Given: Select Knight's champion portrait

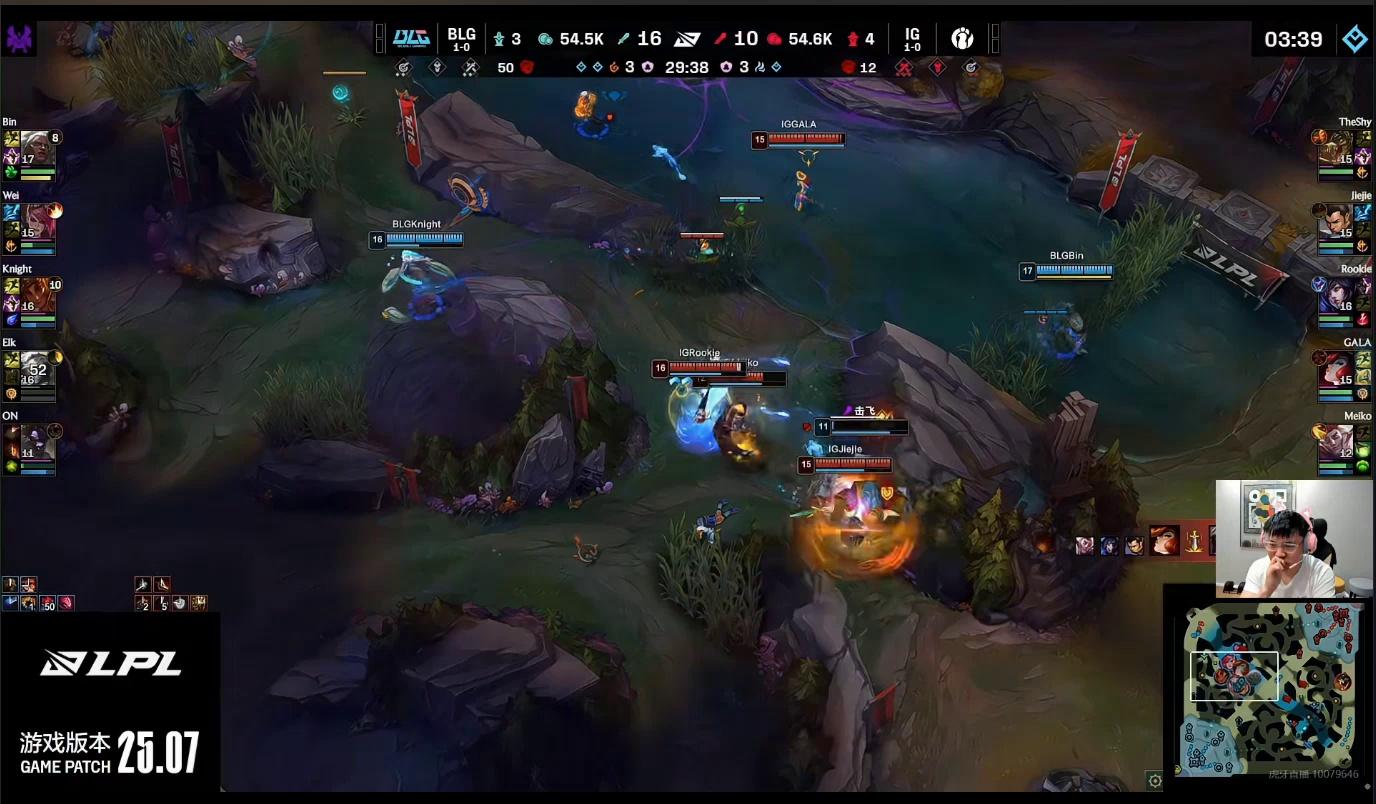Looking at the screenshot, I should pos(37,294).
